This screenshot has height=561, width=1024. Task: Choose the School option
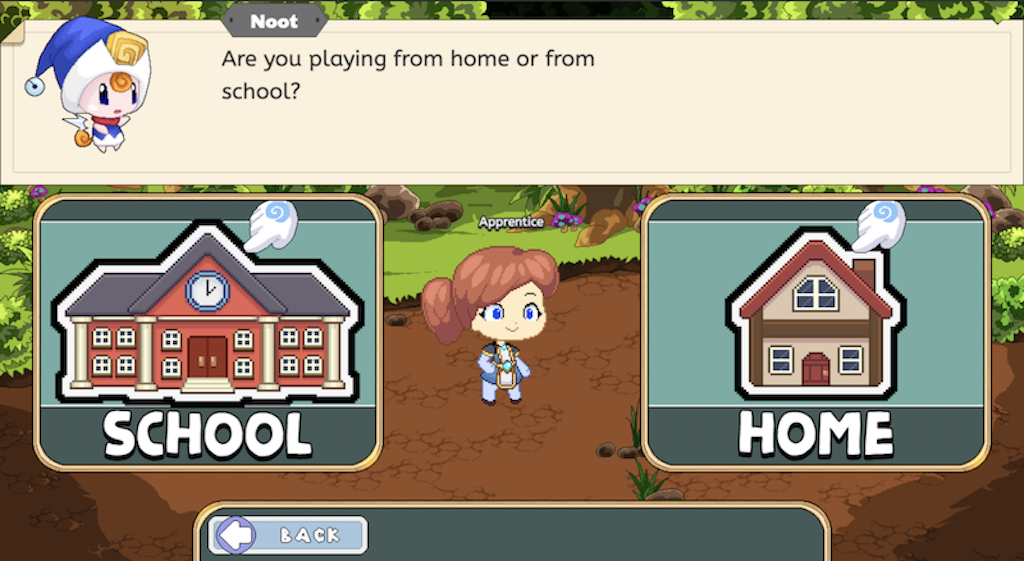click(x=208, y=332)
